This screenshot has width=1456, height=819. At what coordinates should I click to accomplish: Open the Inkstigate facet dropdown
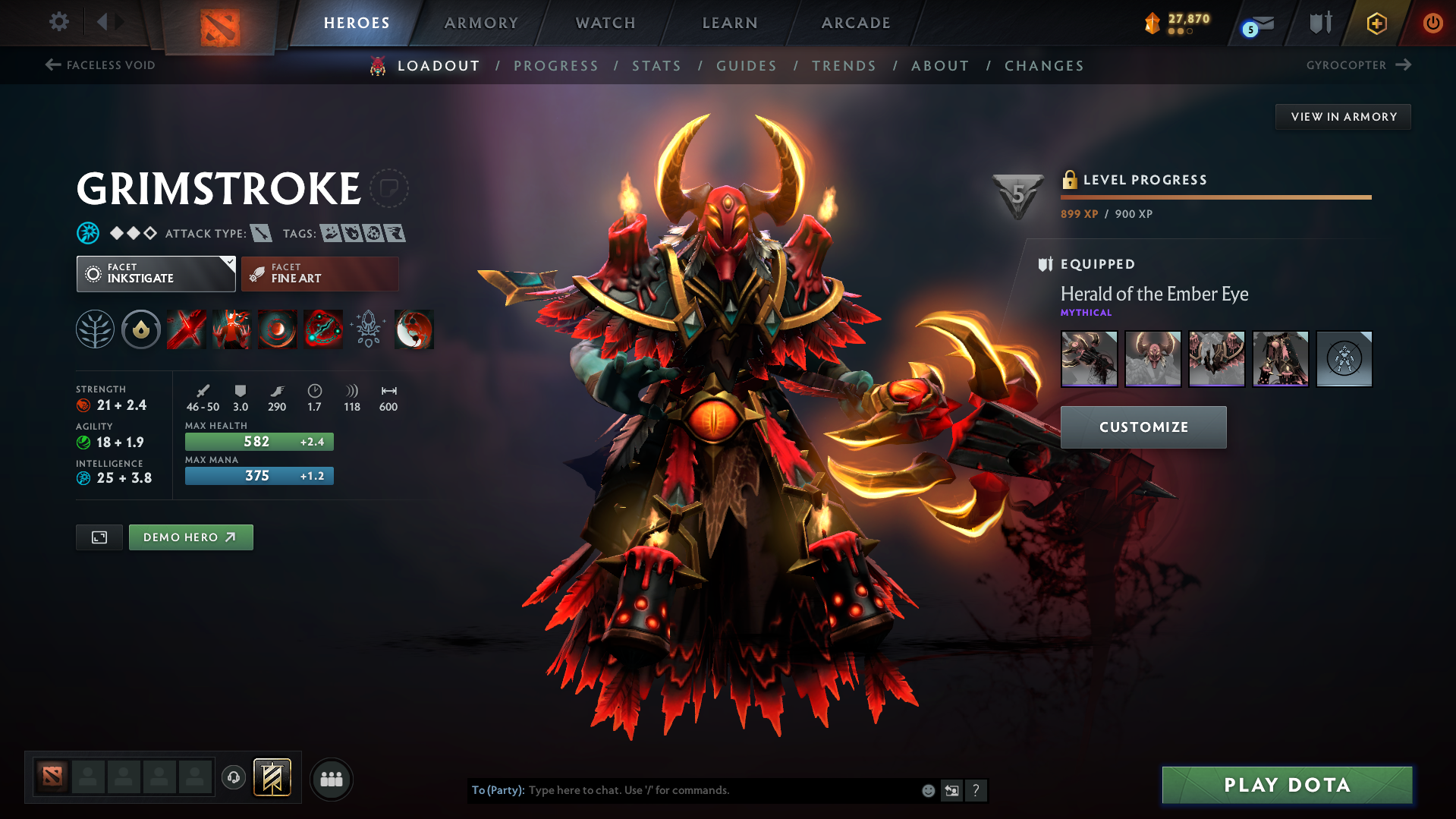pyautogui.click(x=156, y=273)
